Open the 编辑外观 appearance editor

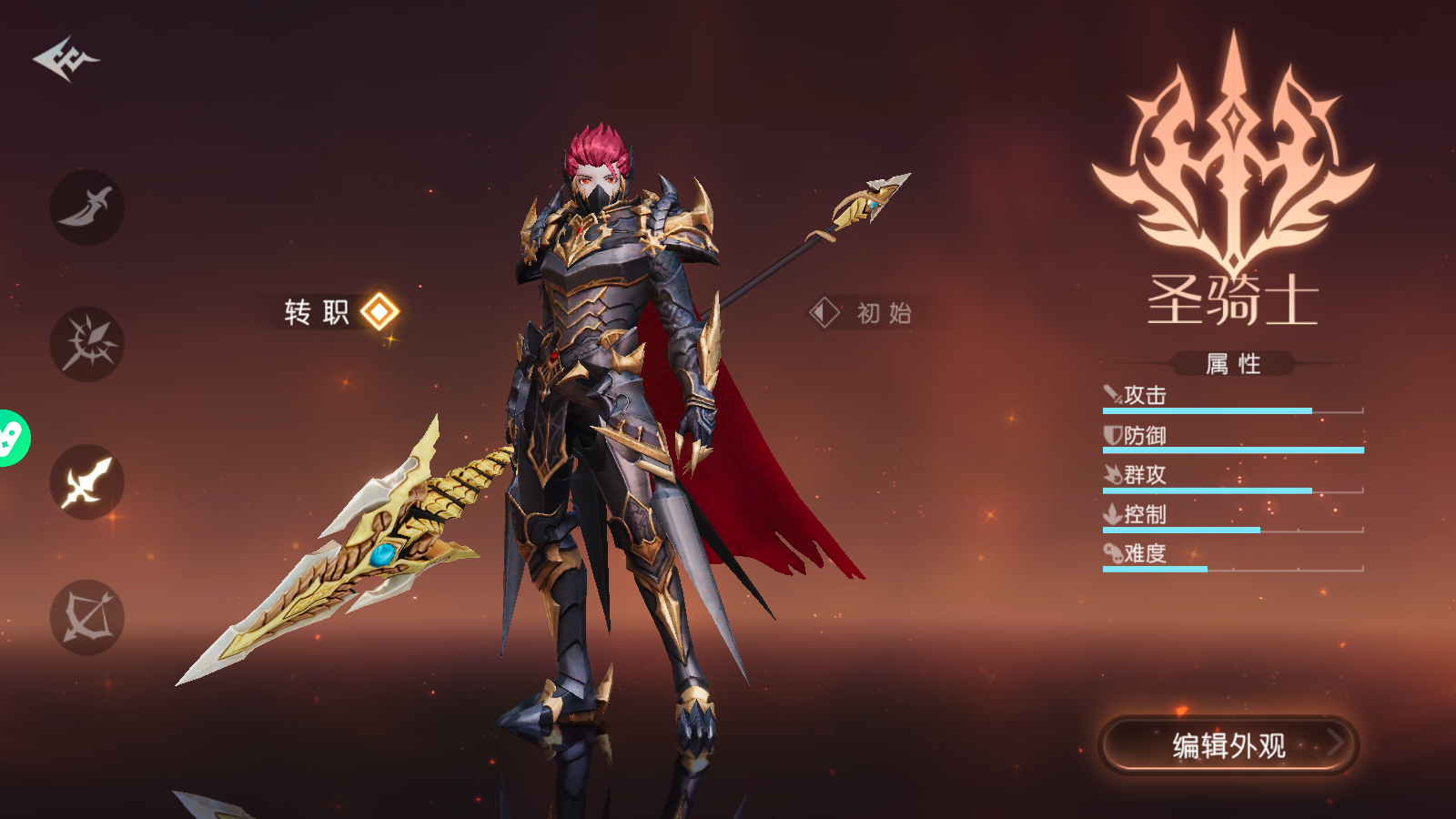click(x=1228, y=745)
